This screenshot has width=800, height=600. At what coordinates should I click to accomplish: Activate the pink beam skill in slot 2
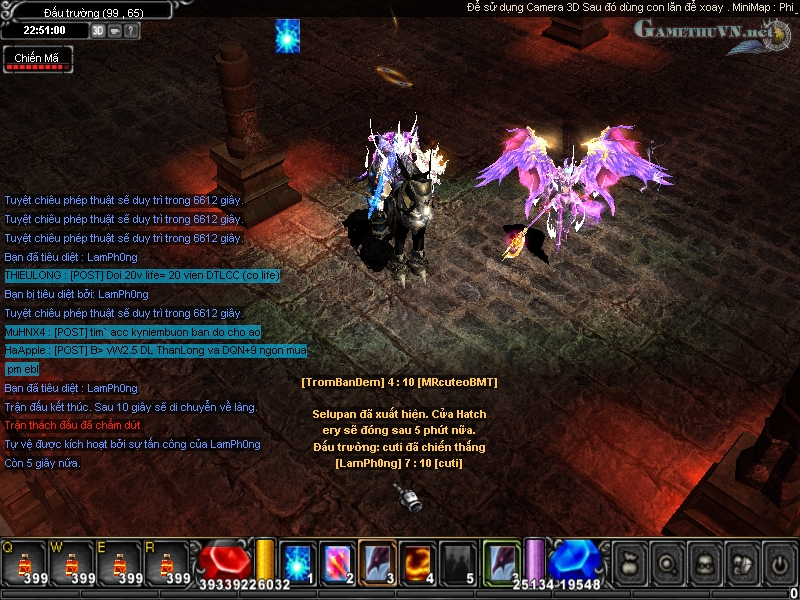click(336, 561)
